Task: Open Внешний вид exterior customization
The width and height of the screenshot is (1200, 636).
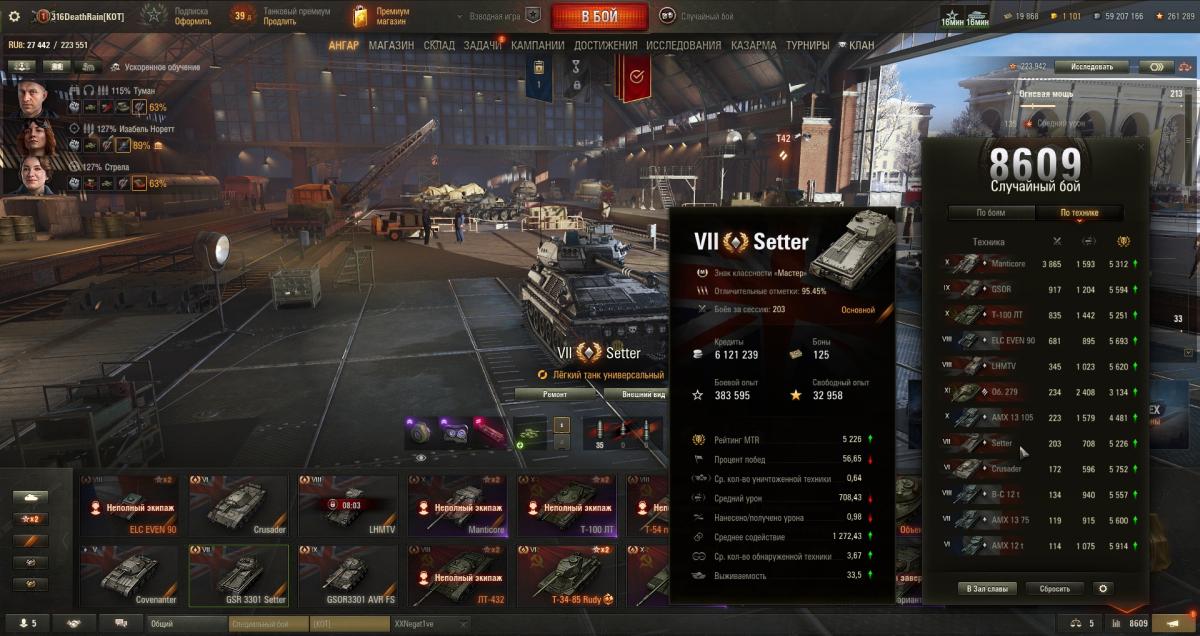Action: (642, 394)
